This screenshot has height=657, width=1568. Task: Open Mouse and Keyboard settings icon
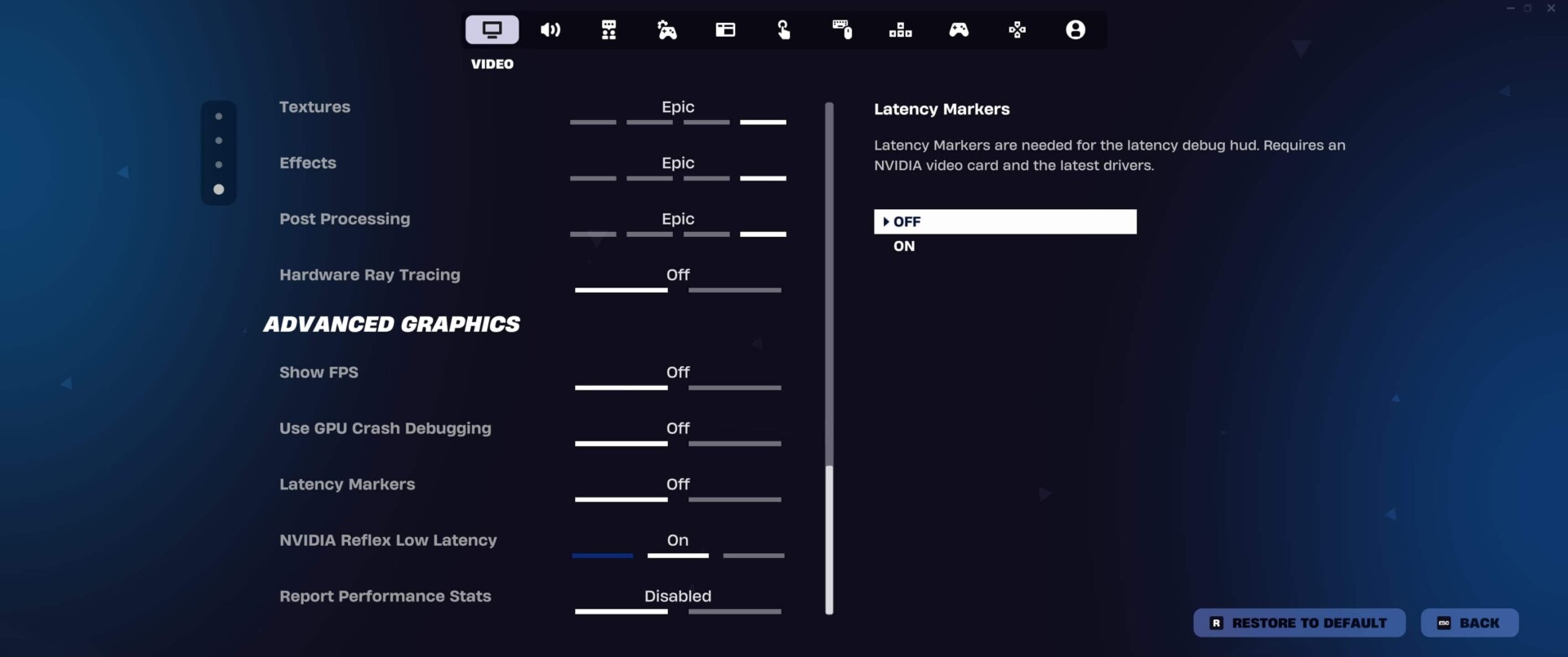pos(843,29)
